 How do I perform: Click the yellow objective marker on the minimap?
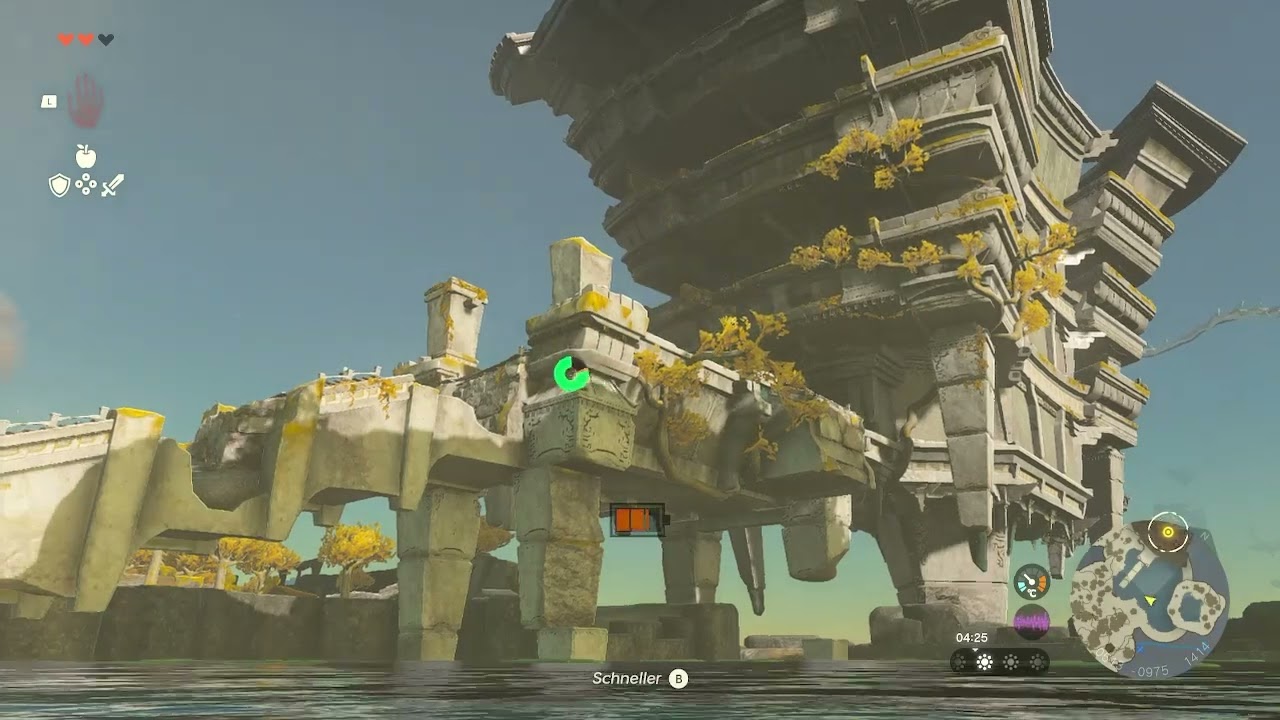[x=1167, y=531]
